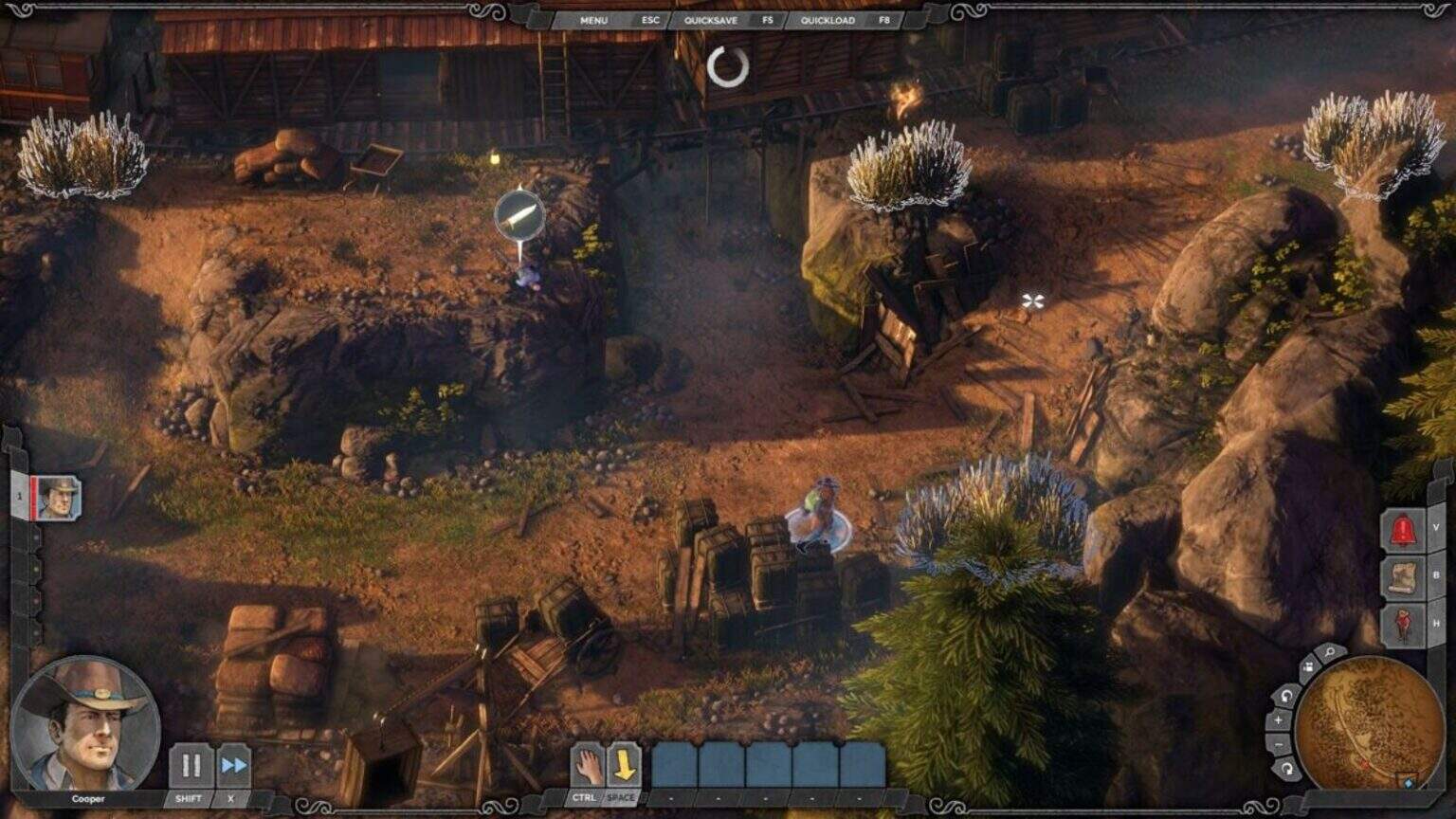Select Cooper's slot 1 portrait on the left edge
This screenshot has width=1456, height=819.
pos(60,500)
